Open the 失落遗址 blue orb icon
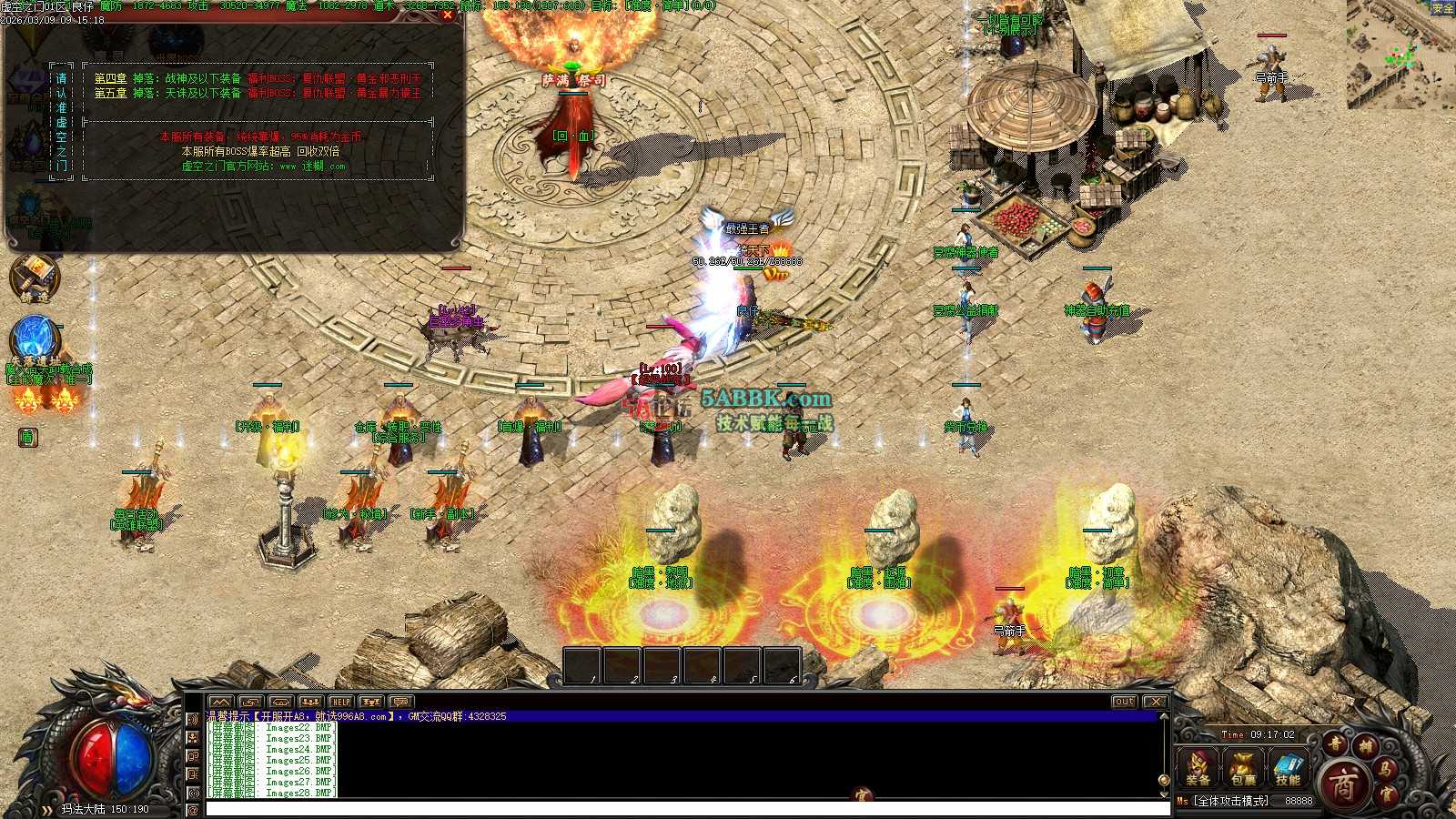Screen dimensions: 1456x819 (35, 339)
